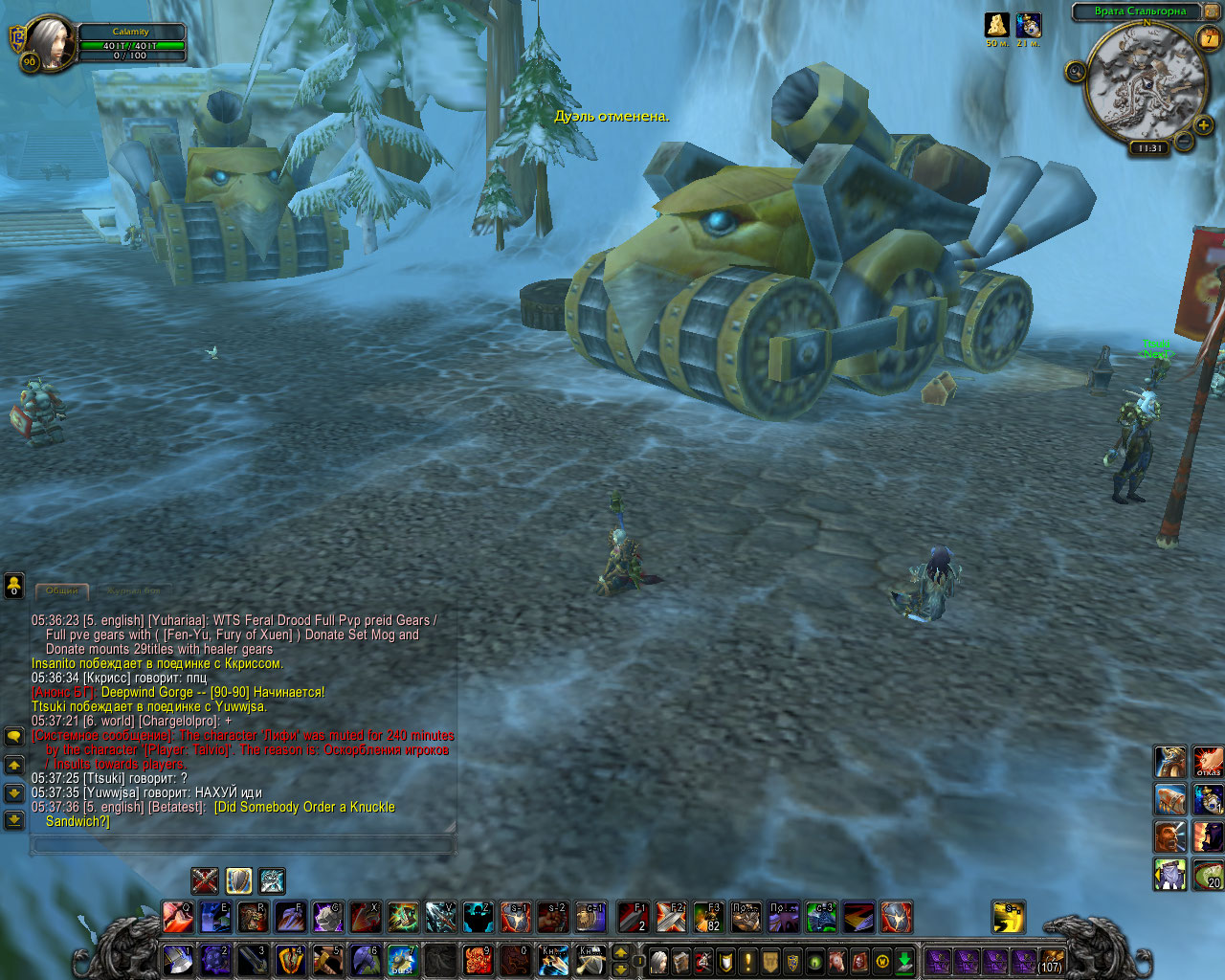Click the Knuckle Sandwich achievement link
The width and height of the screenshot is (1225, 980).
(x=305, y=808)
